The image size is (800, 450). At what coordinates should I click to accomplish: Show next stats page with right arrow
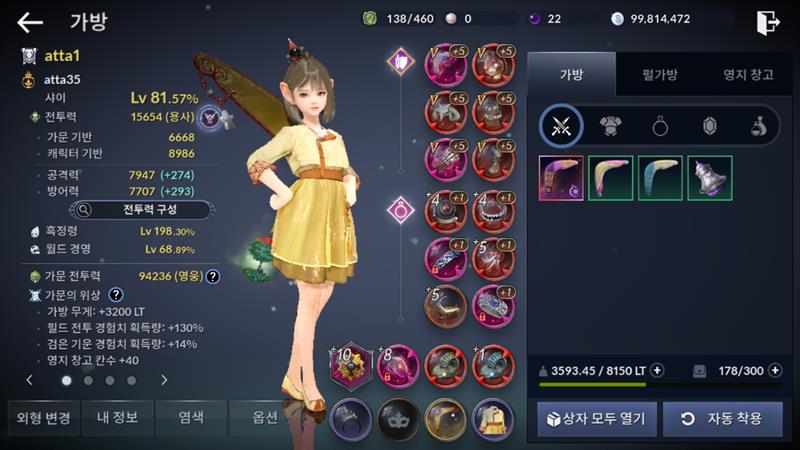point(164,380)
